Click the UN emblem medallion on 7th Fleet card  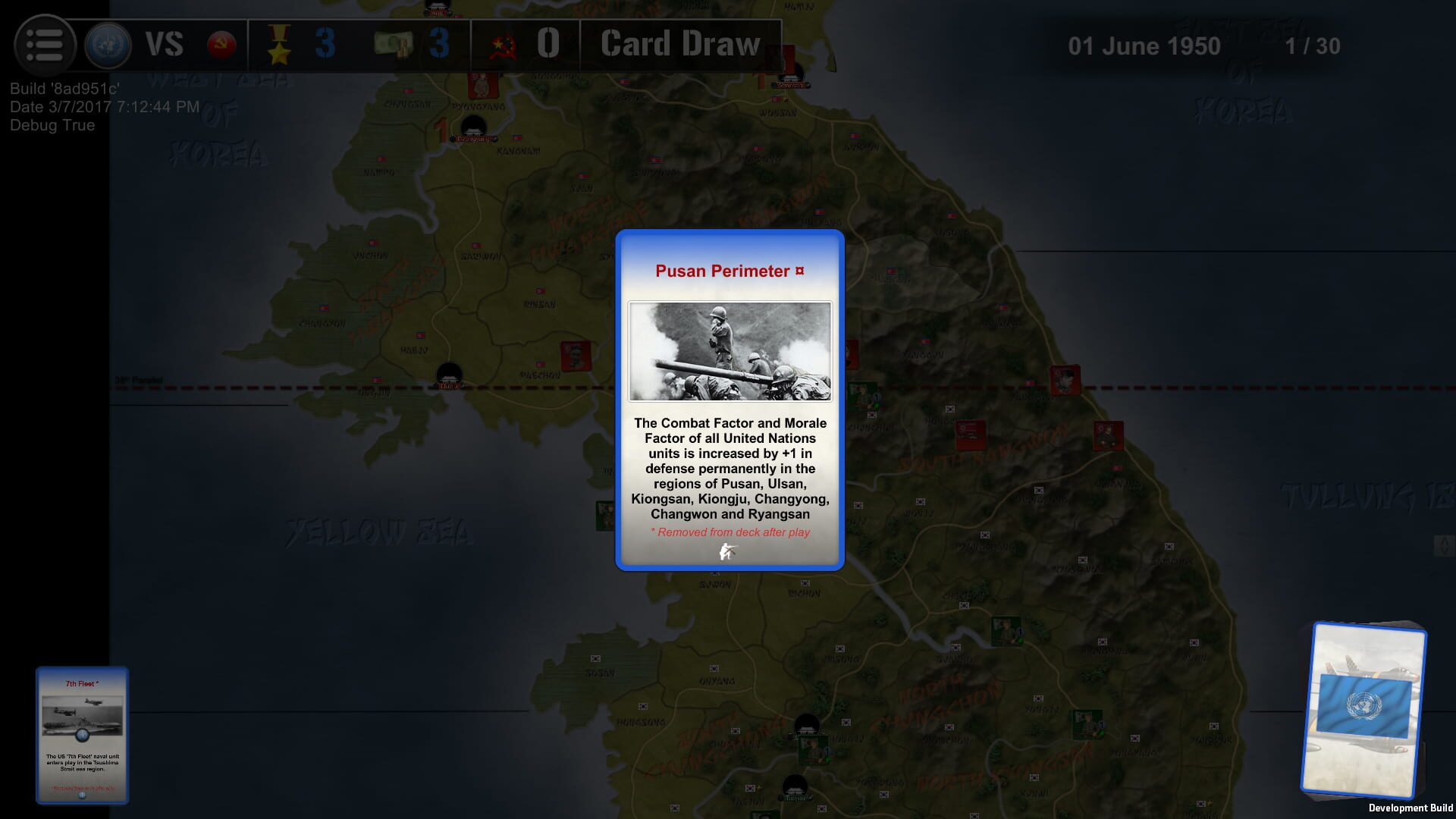pyautogui.click(x=82, y=734)
